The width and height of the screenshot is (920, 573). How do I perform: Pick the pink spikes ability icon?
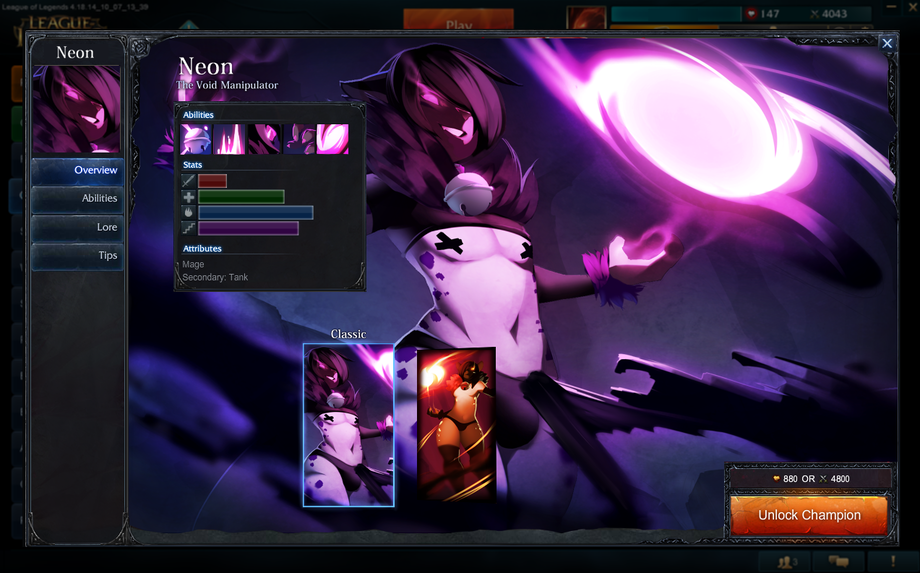230,139
